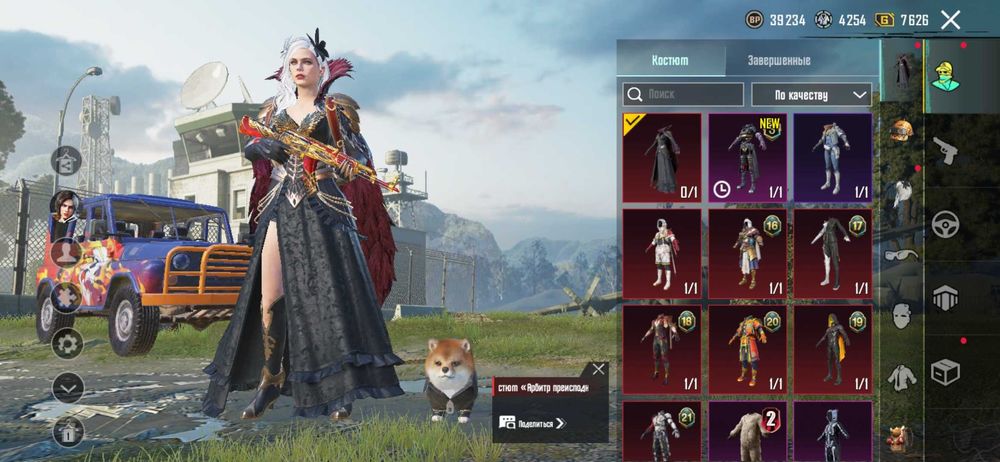1000x462 pixels.
Task: Select the costume with badge 16
Action: pyautogui.click(x=747, y=254)
